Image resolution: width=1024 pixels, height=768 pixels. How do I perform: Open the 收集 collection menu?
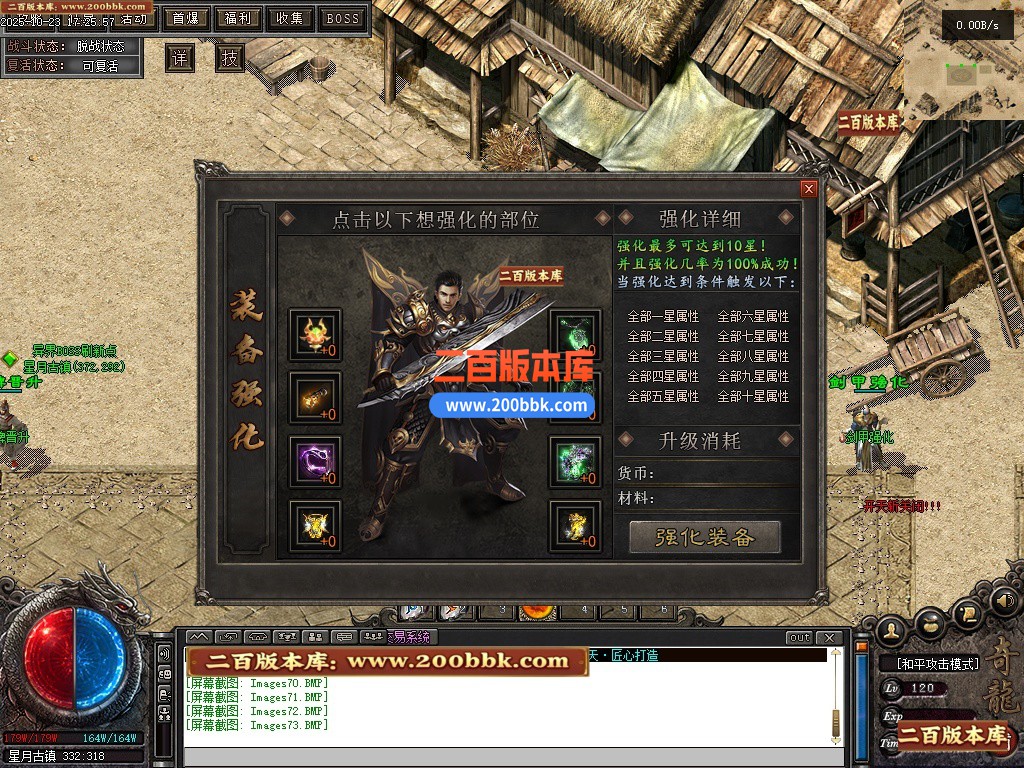[290, 18]
